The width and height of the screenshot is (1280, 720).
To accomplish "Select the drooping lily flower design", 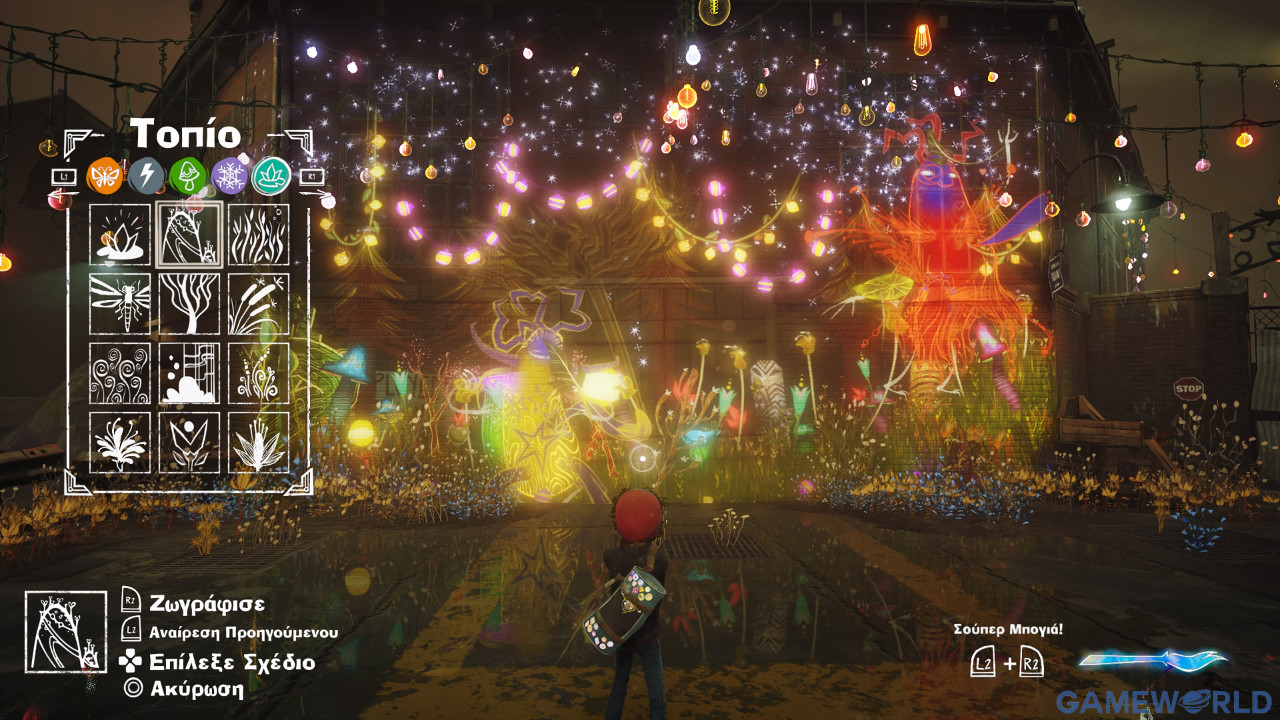I will pyautogui.click(x=120, y=442).
